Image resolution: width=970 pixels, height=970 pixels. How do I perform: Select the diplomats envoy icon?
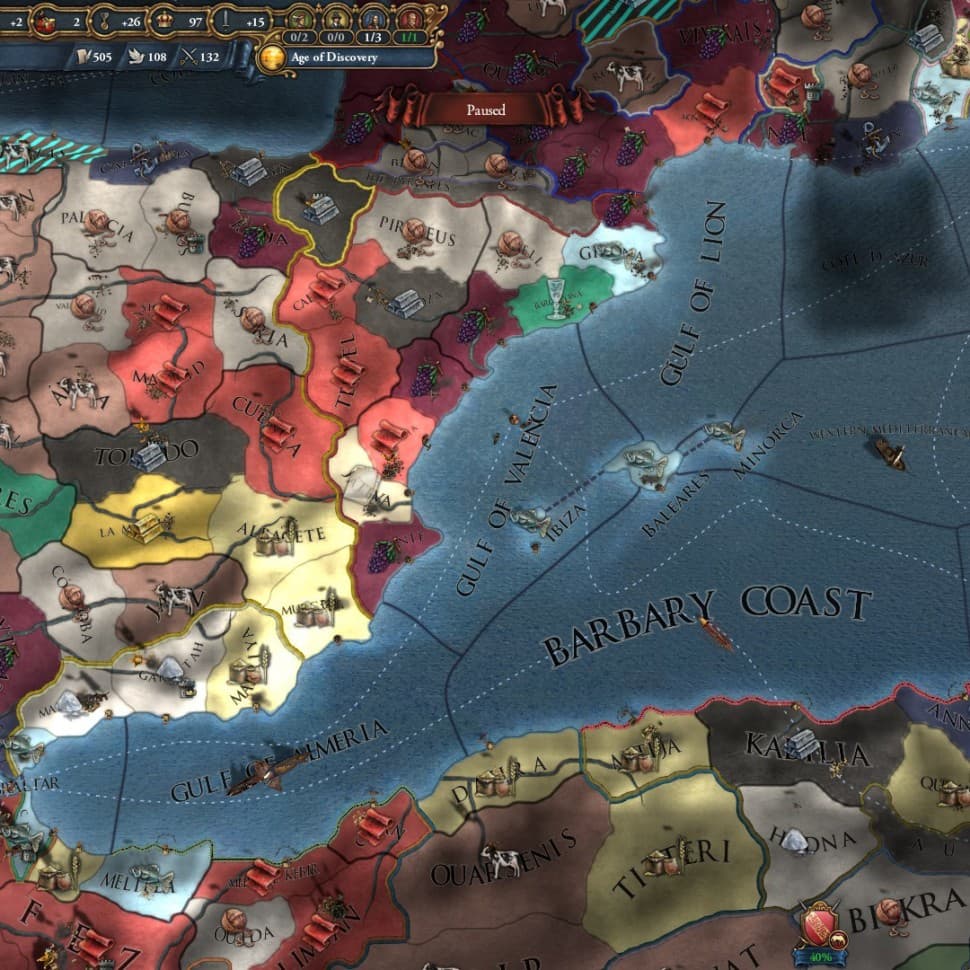coord(372,19)
